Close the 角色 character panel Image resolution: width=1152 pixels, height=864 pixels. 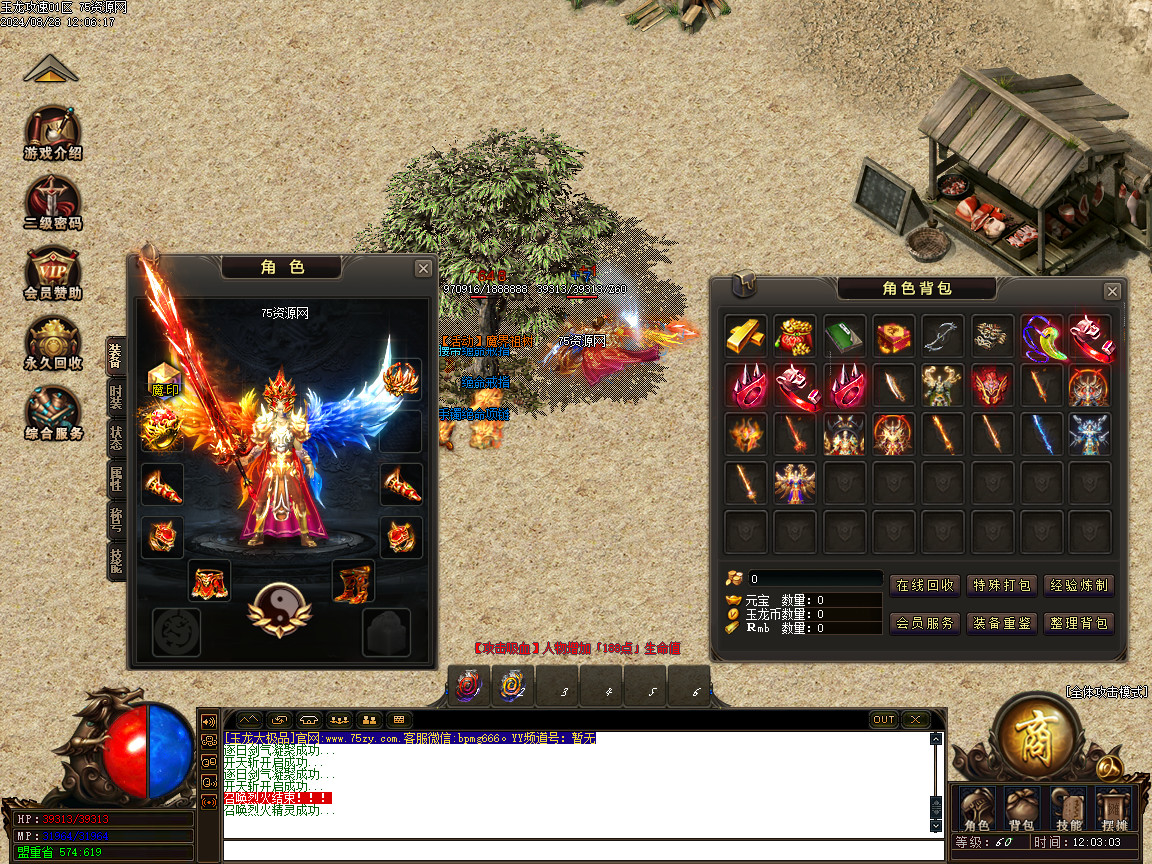click(424, 268)
